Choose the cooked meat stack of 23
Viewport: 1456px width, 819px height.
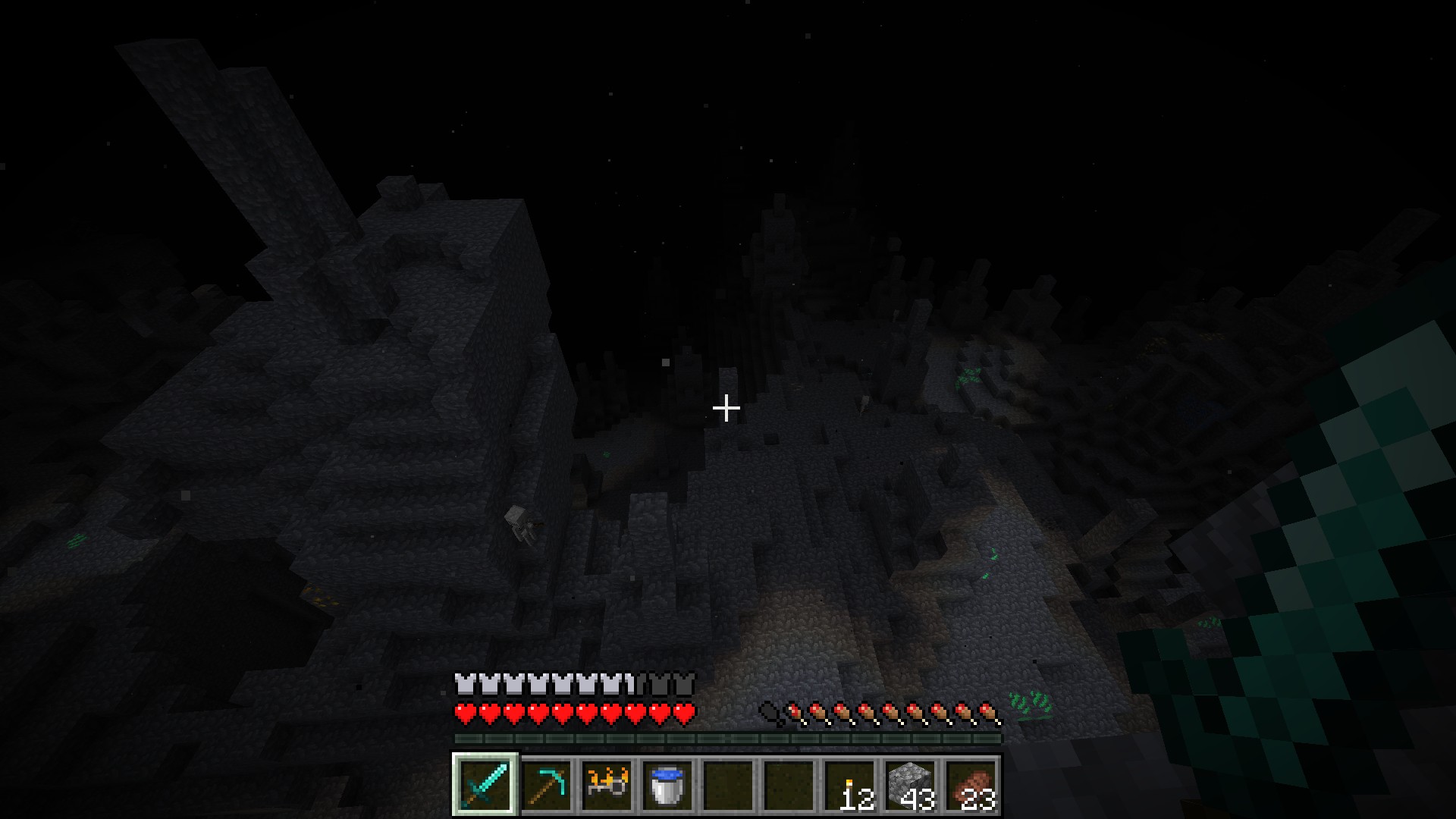coord(971,784)
